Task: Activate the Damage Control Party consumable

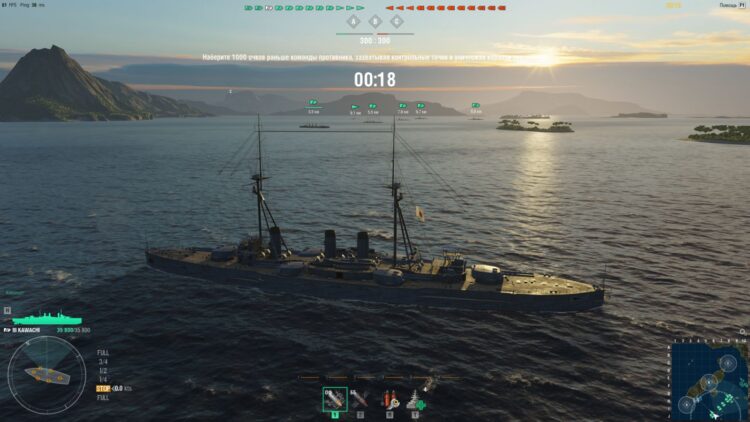Action: click(x=388, y=399)
